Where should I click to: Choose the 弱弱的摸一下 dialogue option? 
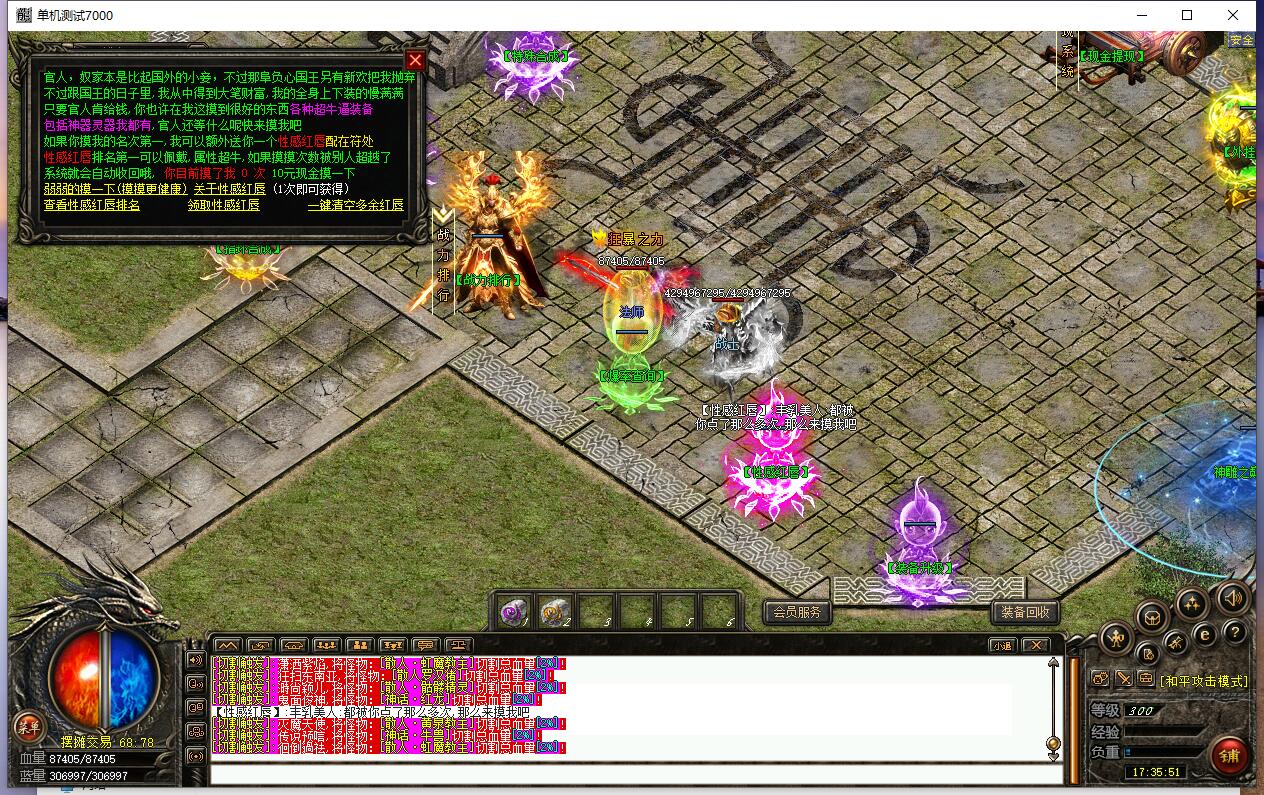click(115, 189)
